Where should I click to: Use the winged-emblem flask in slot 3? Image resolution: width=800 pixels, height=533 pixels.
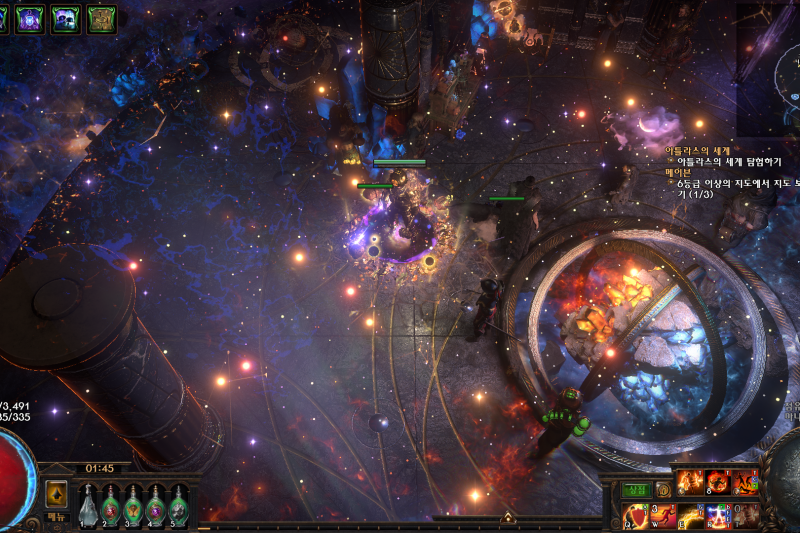[x=133, y=503]
